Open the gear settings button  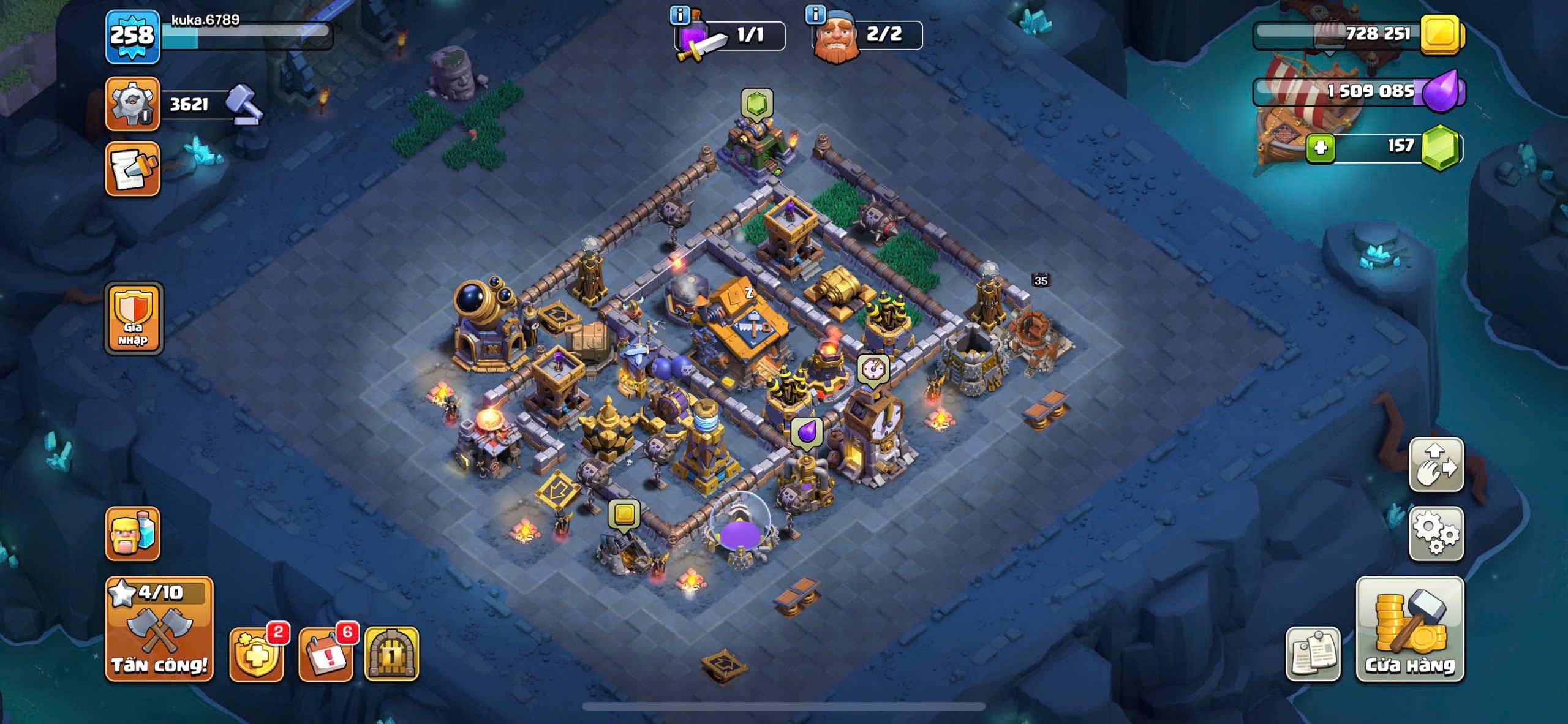tap(1436, 534)
